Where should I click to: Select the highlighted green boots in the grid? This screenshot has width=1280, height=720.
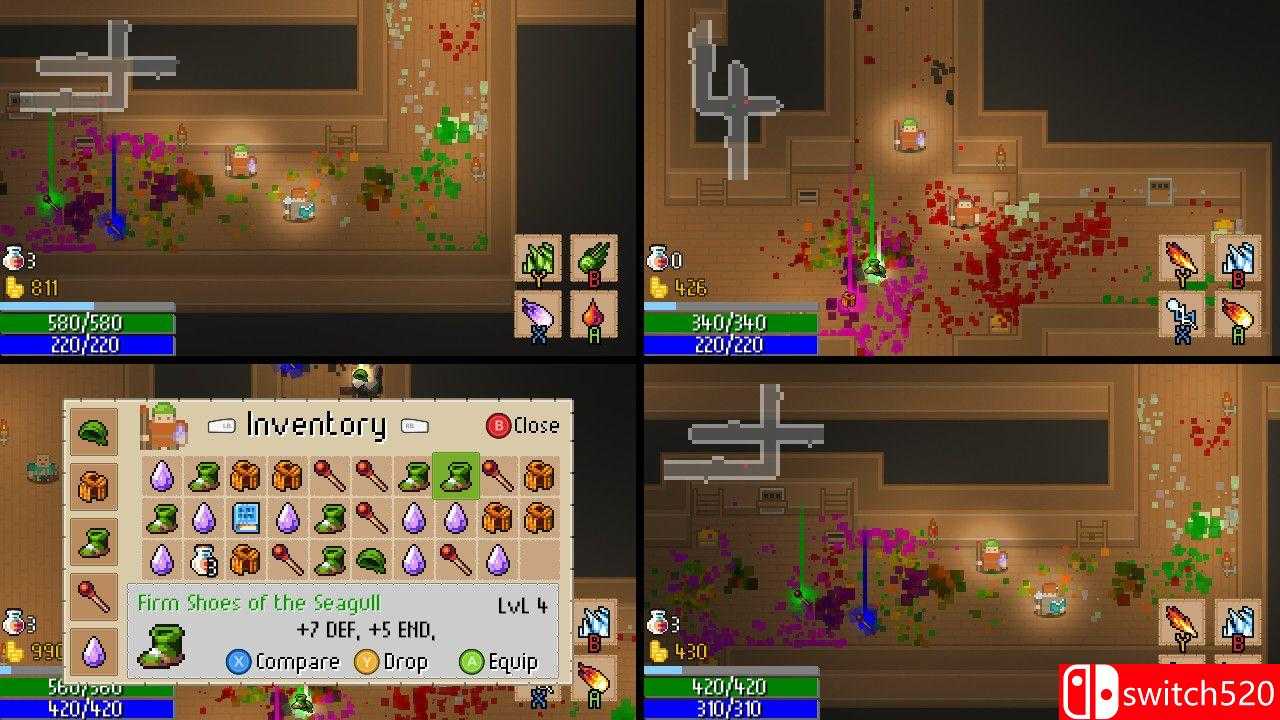click(457, 476)
